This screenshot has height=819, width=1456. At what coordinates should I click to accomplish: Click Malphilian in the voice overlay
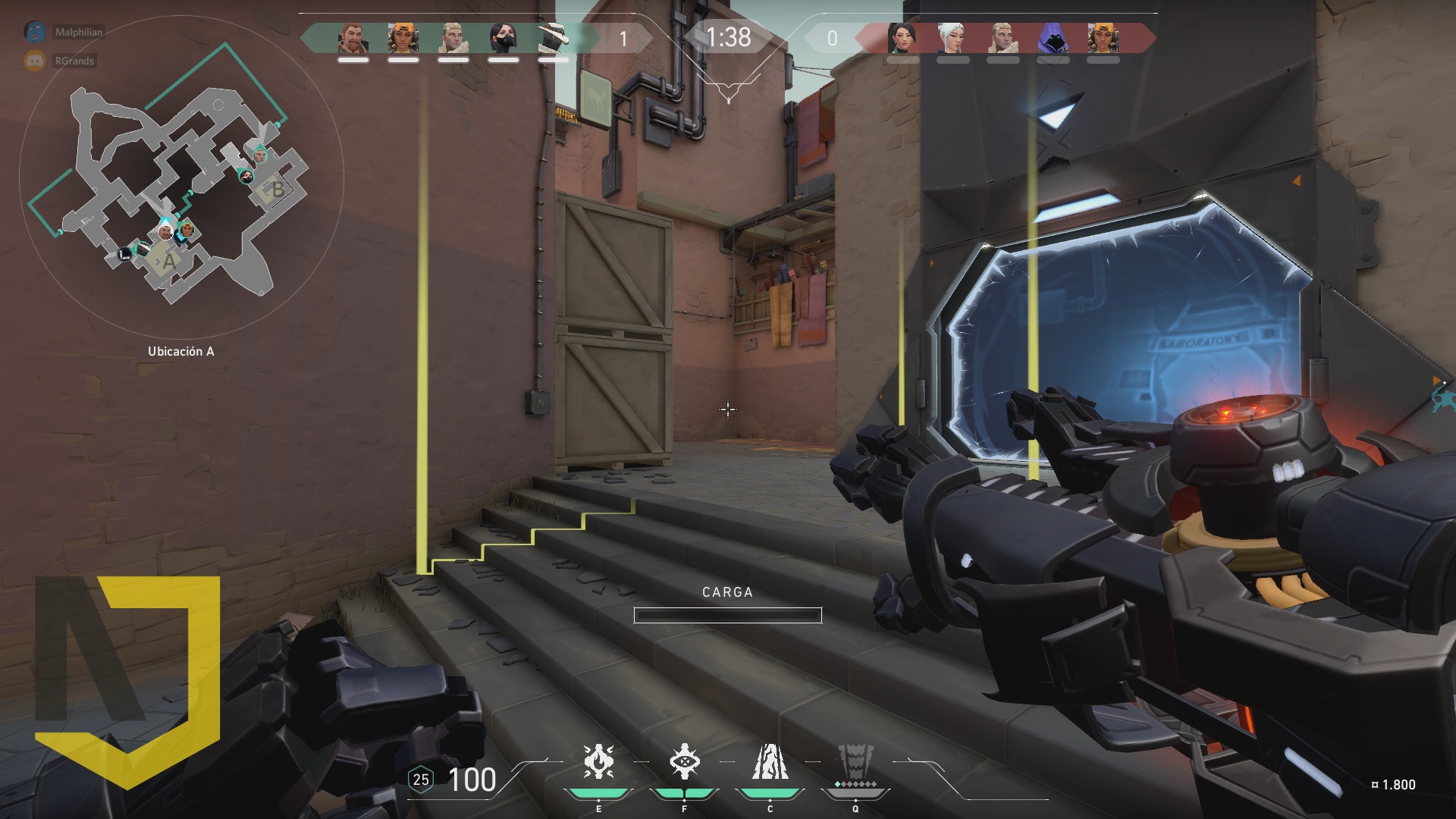tap(77, 32)
